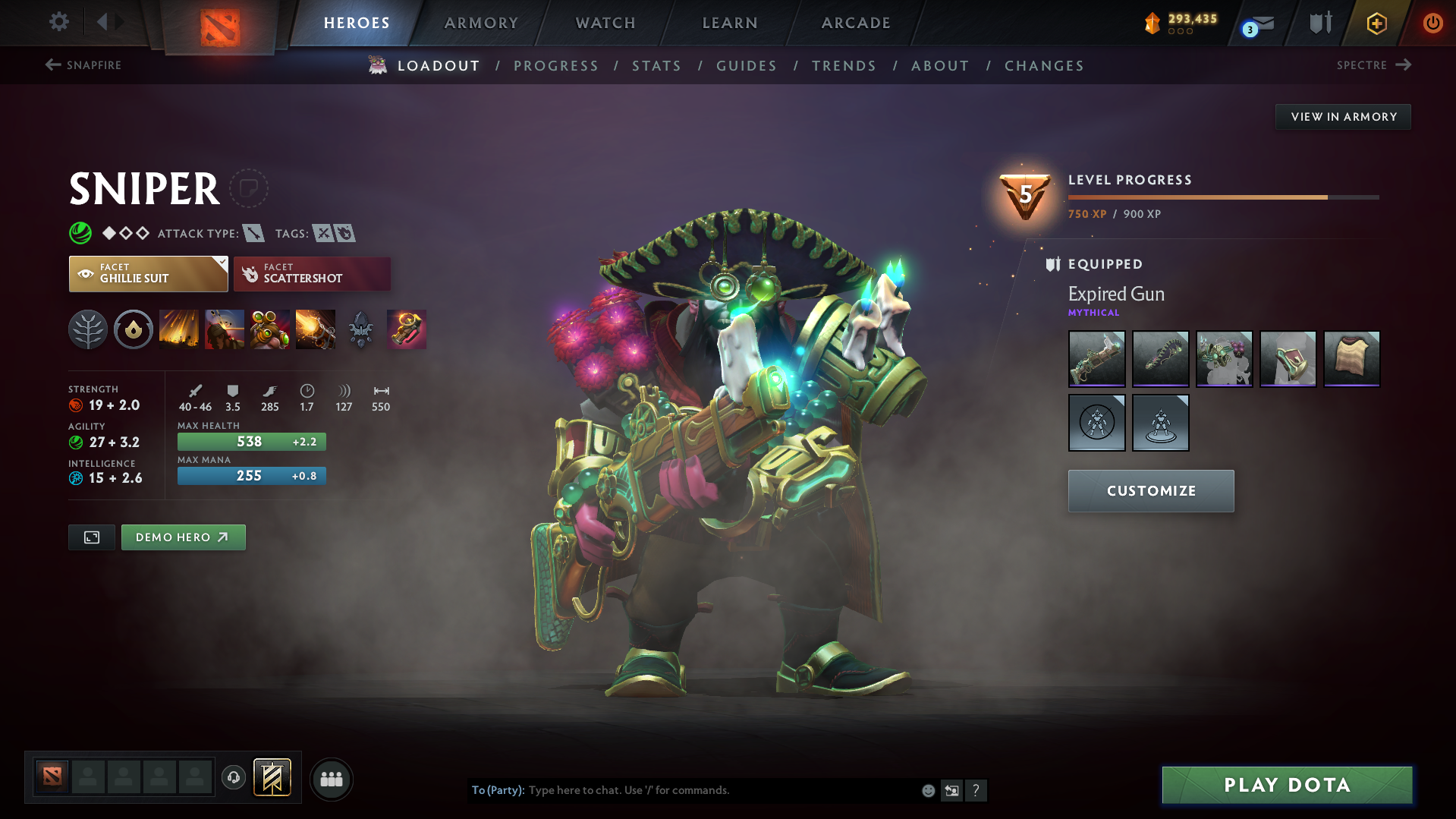
Task: Select the Expired Gun weapon thumbnail
Action: tap(1096, 359)
